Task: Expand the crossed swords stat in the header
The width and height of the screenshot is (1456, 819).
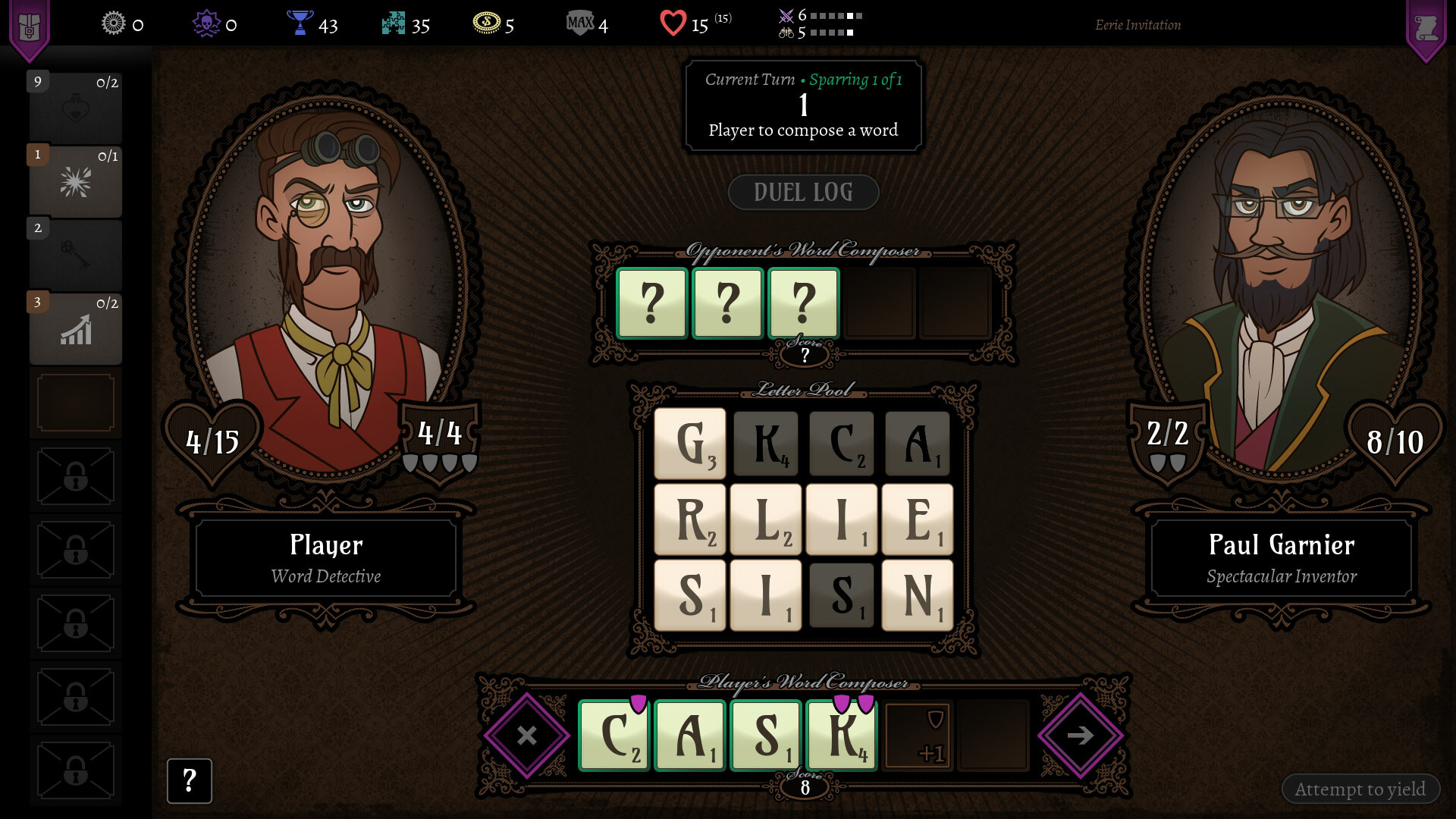Action: point(786,14)
